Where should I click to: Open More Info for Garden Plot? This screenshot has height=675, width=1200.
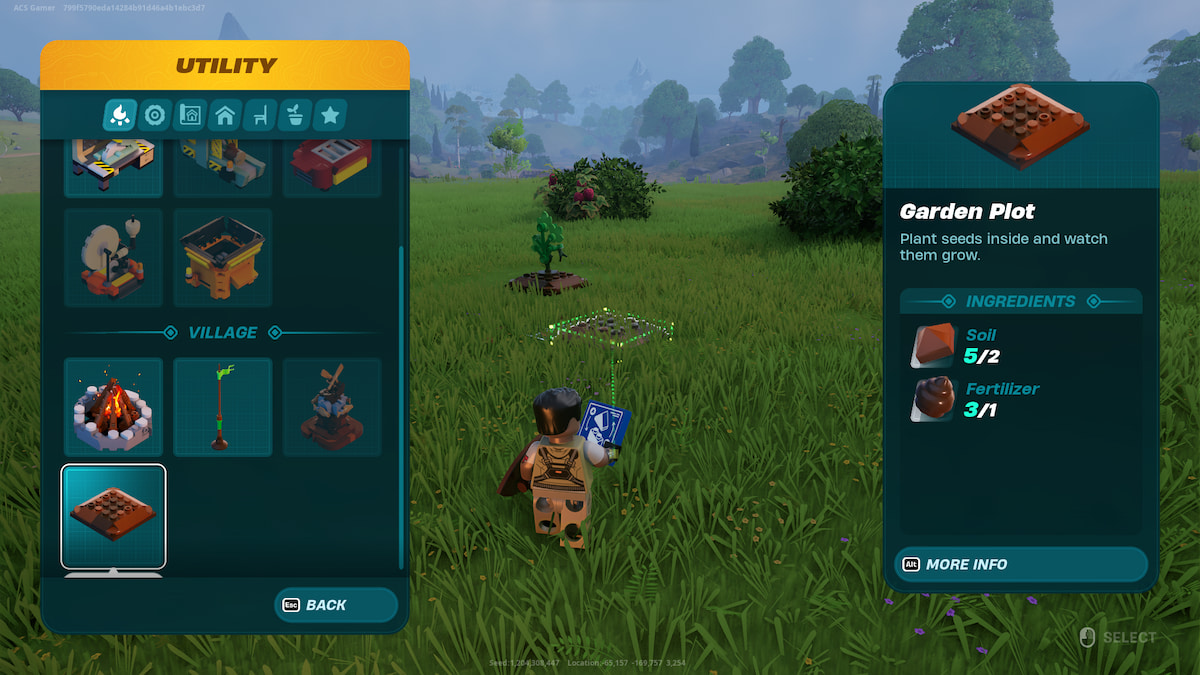(x=1020, y=564)
